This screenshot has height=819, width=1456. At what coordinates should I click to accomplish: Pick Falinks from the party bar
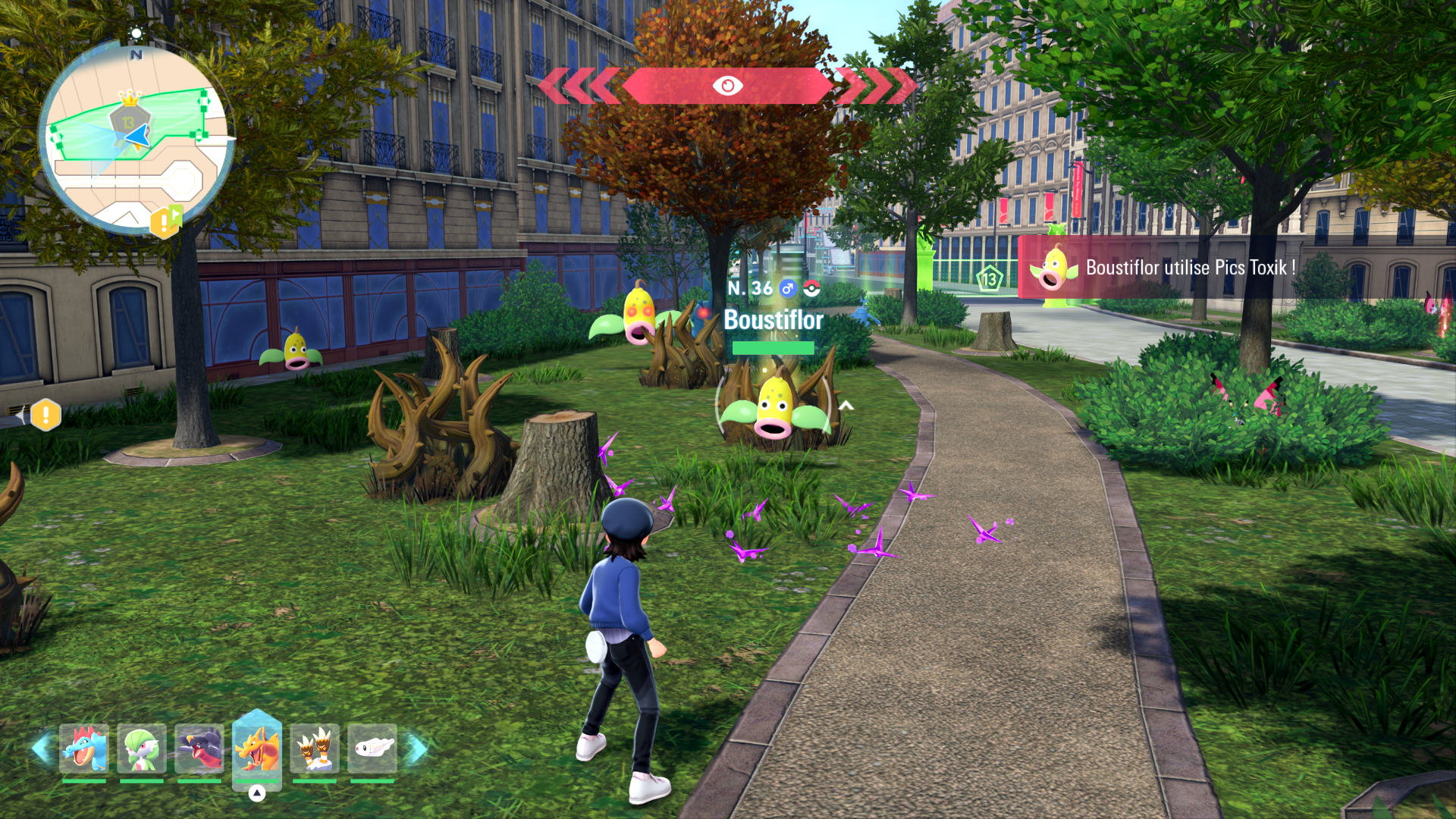click(x=315, y=749)
